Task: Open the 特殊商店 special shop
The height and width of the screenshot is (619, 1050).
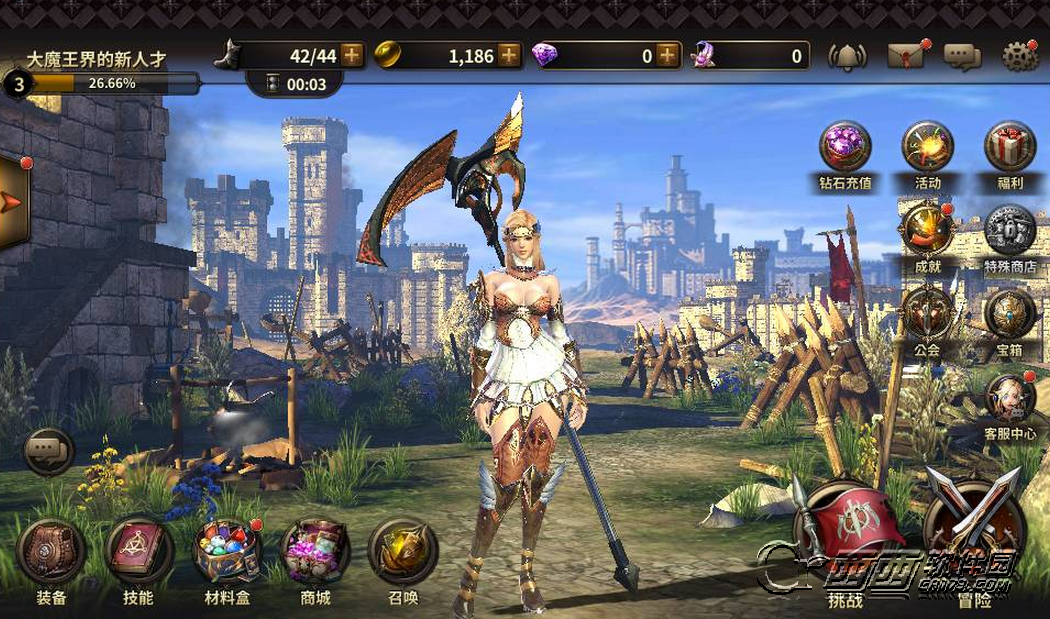Action: click(1010, 232)
